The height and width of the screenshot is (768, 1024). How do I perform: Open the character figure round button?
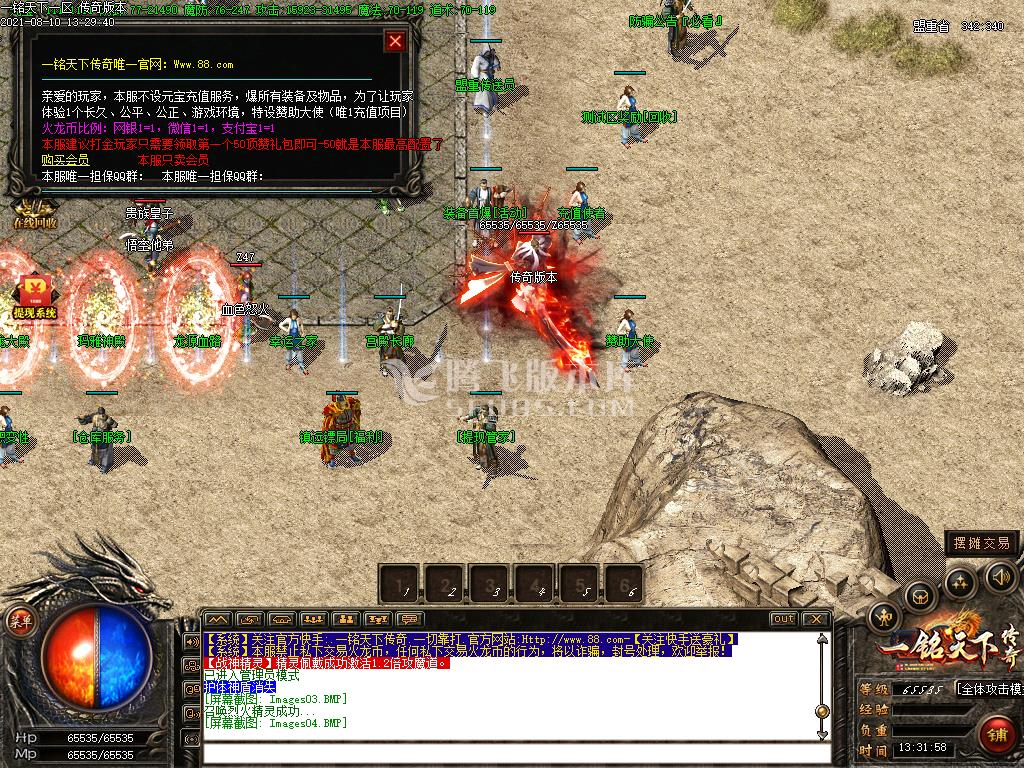click(885, 617)
